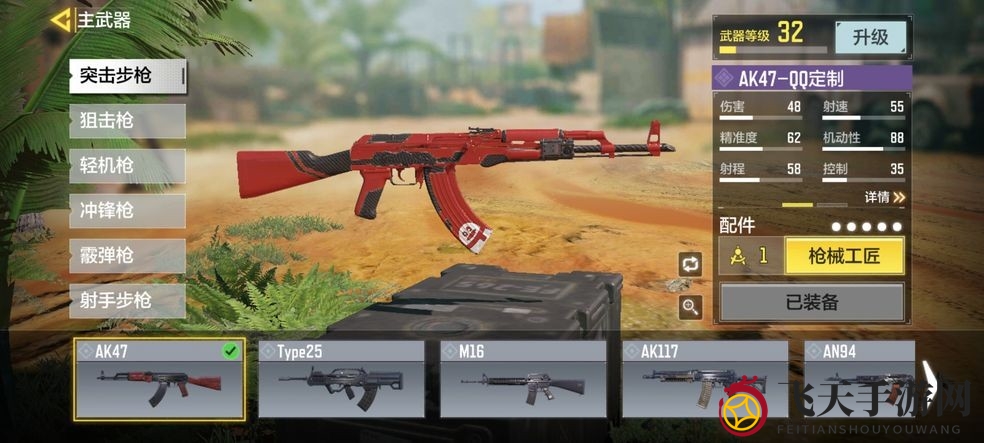Select the AK117 weapon card

705,378
